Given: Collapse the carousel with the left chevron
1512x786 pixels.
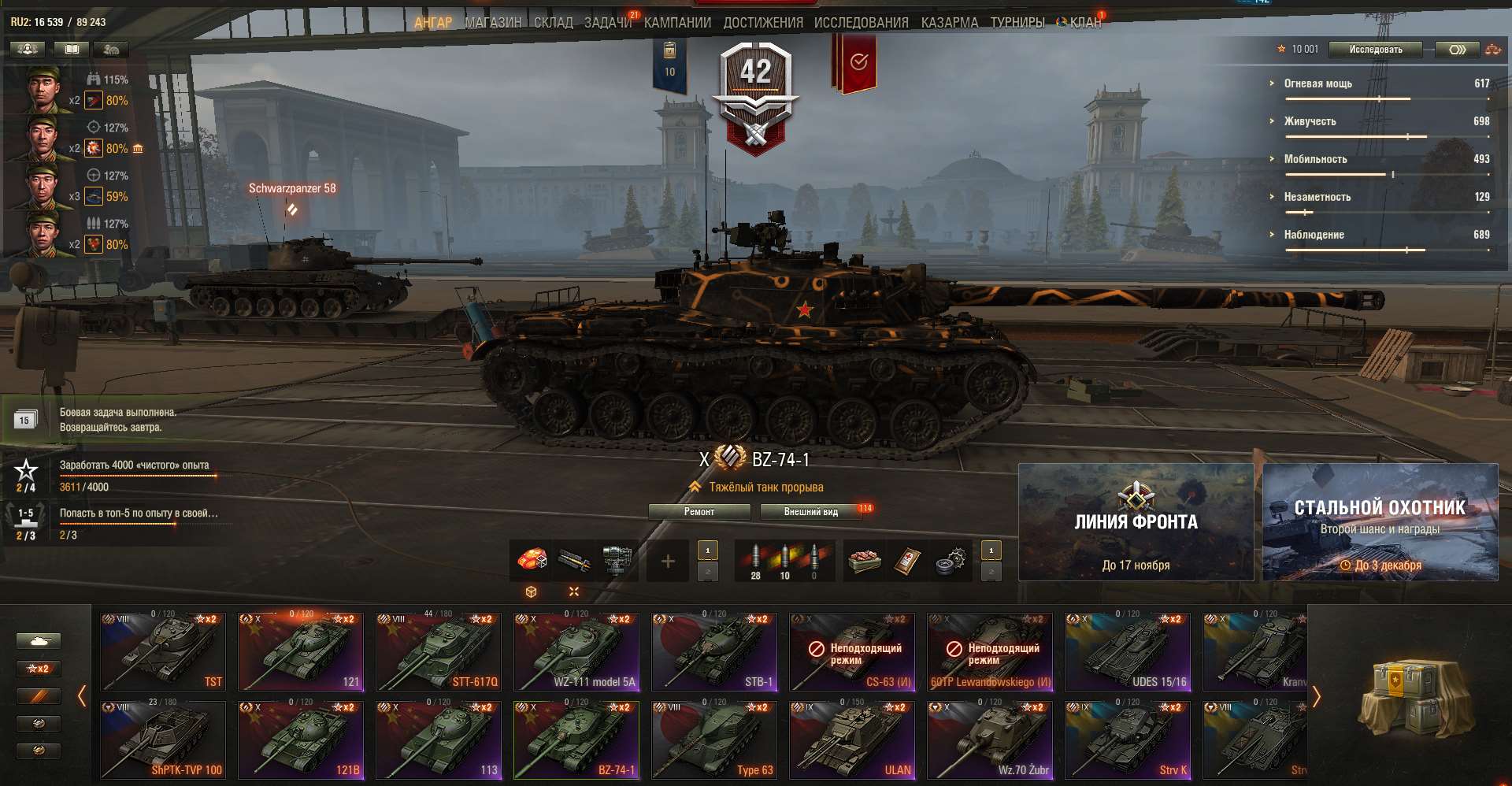Looking at the screenshot, I should click(83, 695).
